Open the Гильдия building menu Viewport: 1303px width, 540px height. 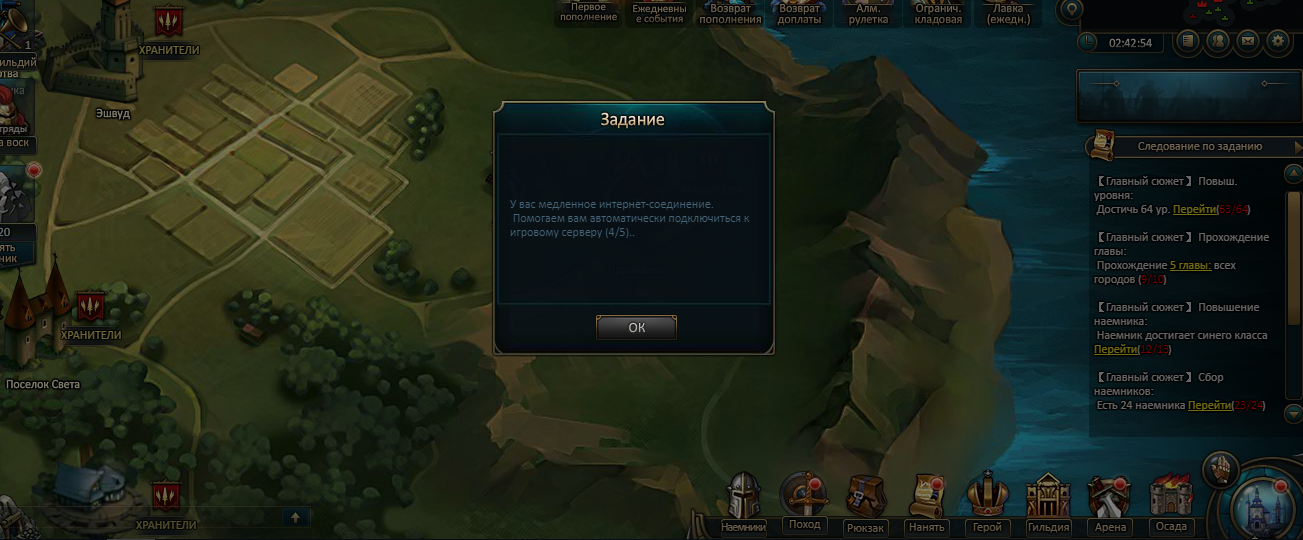[1048, 498]
